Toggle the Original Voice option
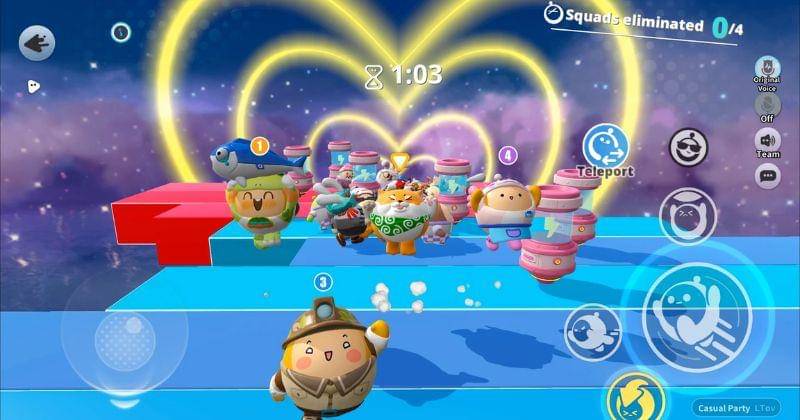Image resolution: width=800 pixels, height=420 pixels. (x=767, y=70)
